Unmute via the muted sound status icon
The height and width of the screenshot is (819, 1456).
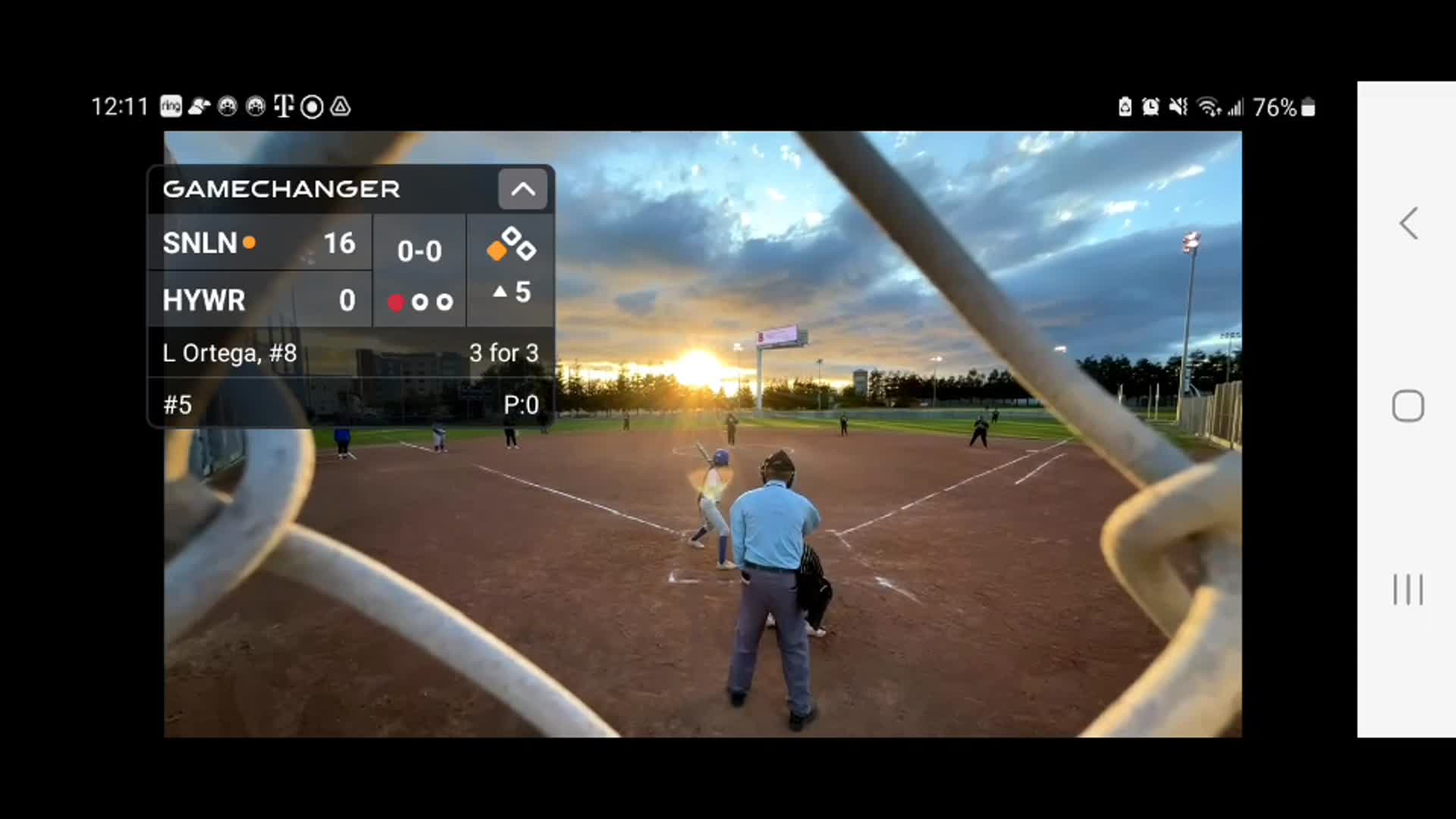coord(1178,107)
